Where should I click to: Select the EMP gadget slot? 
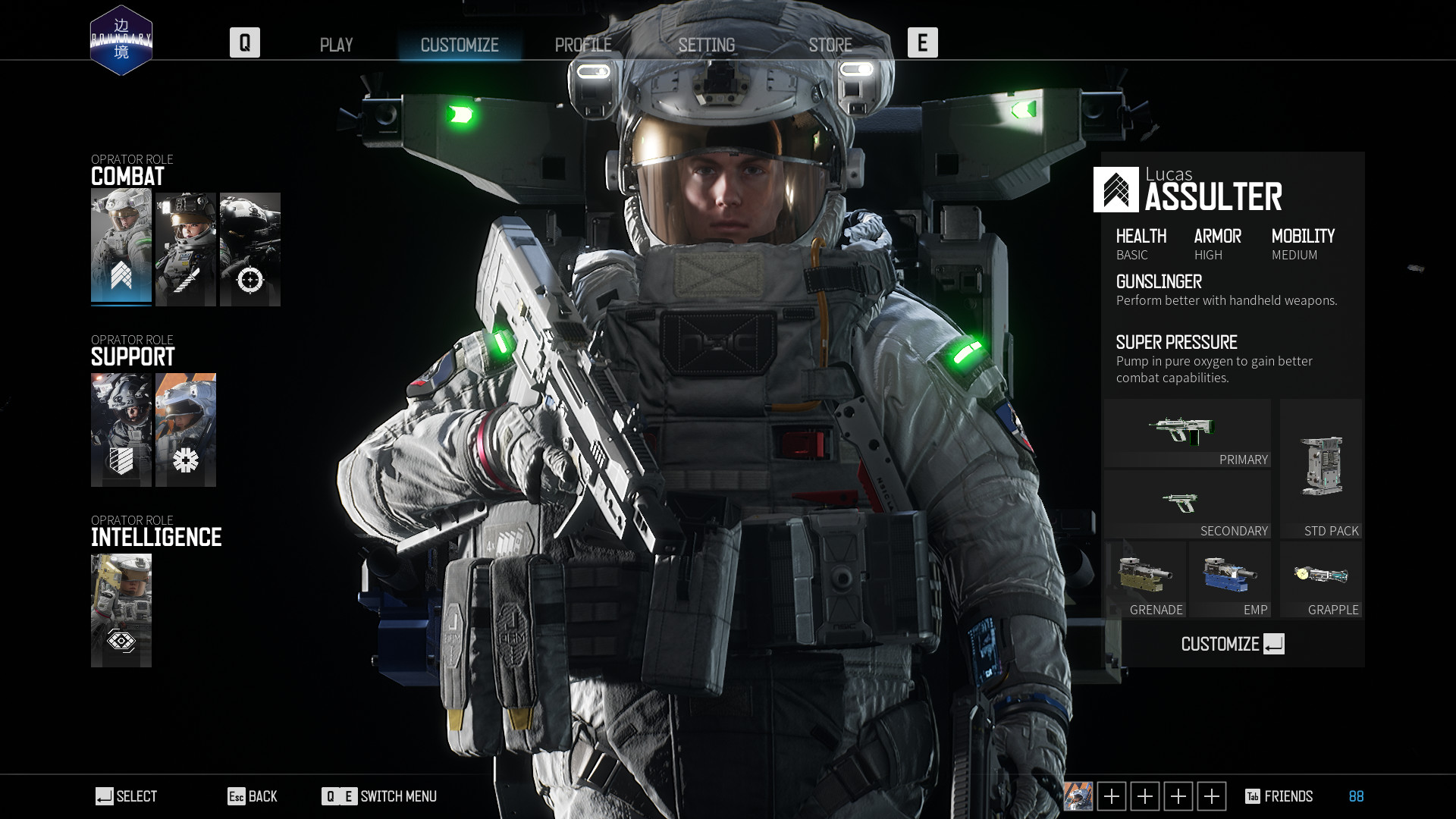(x=1229, y=579)
